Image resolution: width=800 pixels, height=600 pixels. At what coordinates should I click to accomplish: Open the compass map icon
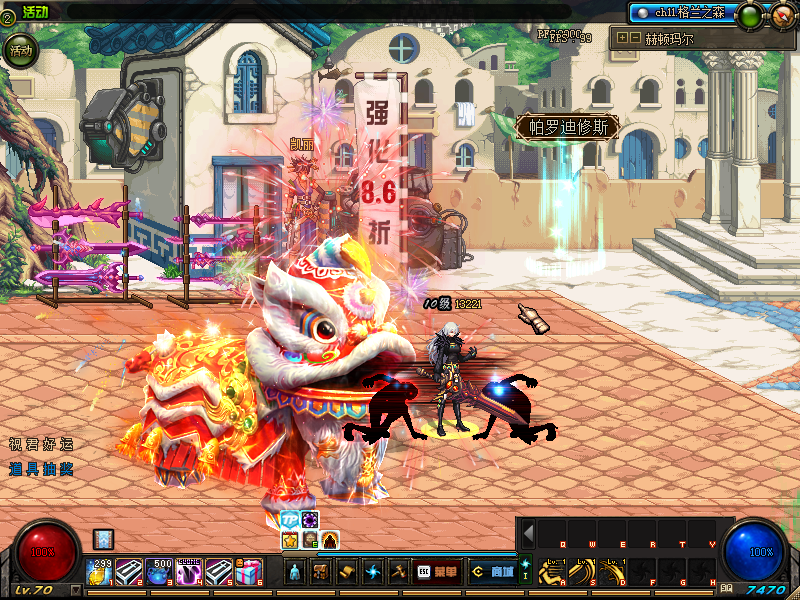coord(782,14)
